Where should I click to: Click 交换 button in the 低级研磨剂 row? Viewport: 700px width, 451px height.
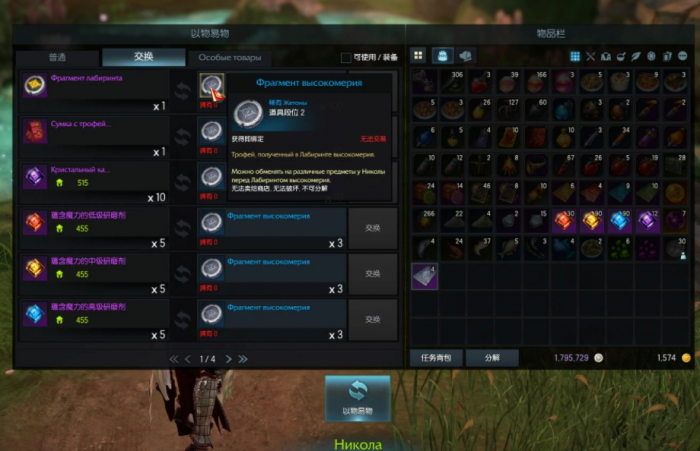[x=372, y=228]
